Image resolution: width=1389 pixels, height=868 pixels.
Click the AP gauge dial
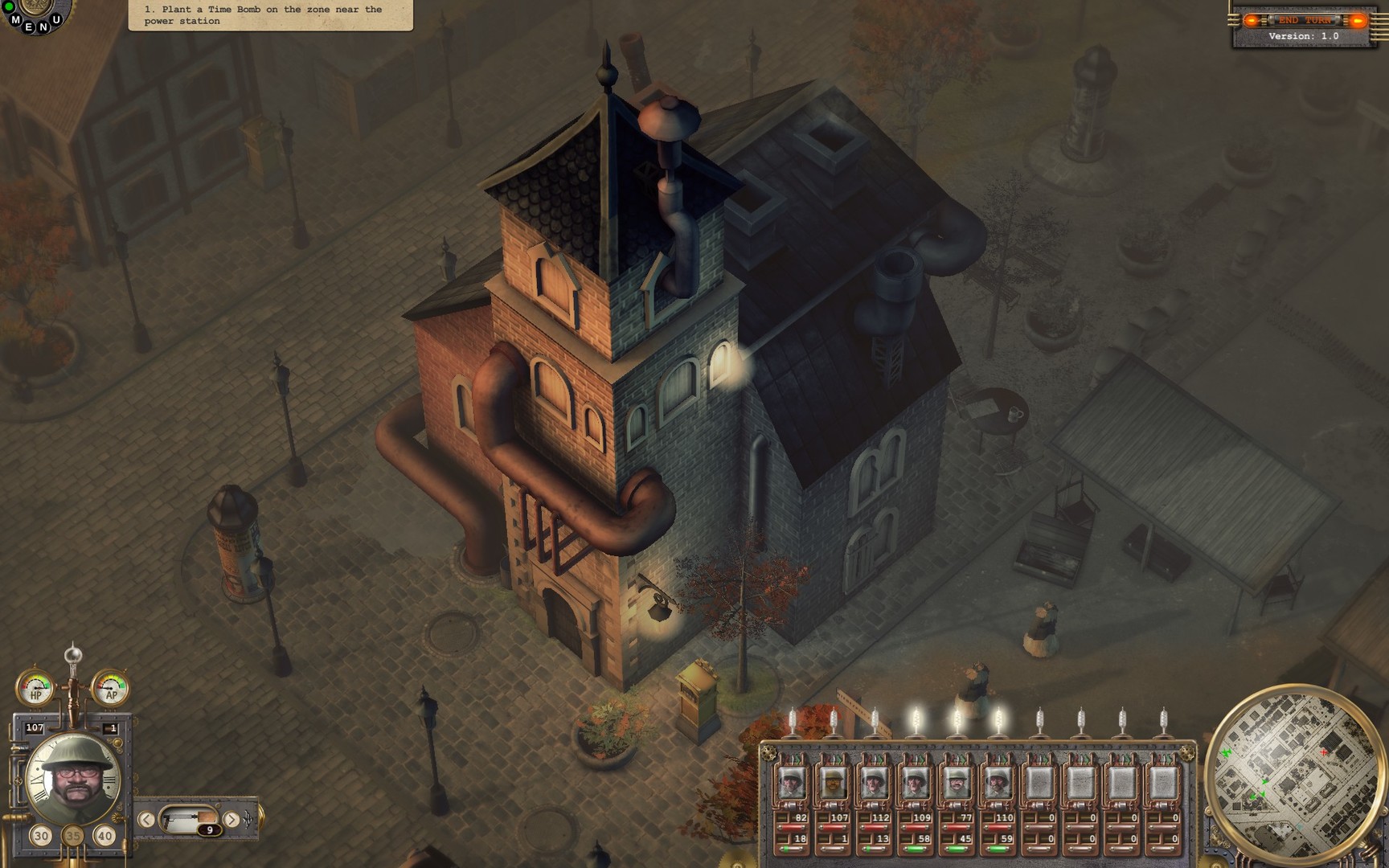point(111,687)
